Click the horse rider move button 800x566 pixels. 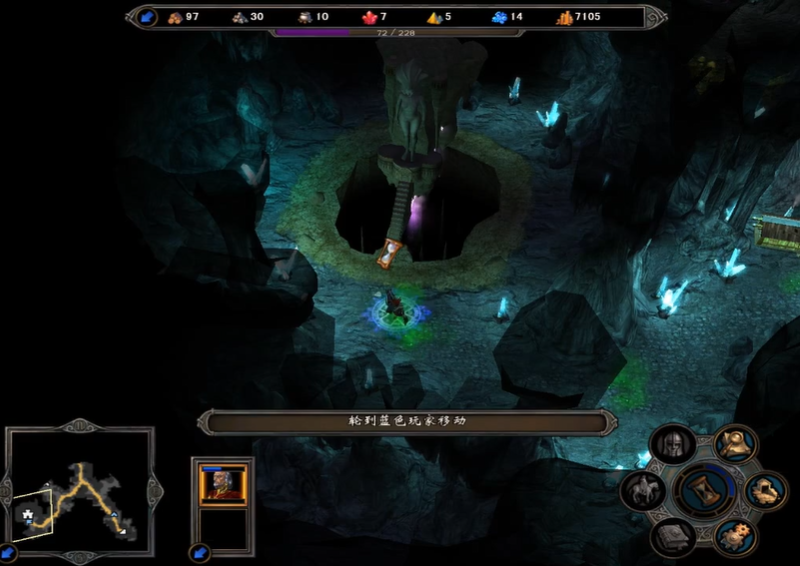(x=641, y=490)
